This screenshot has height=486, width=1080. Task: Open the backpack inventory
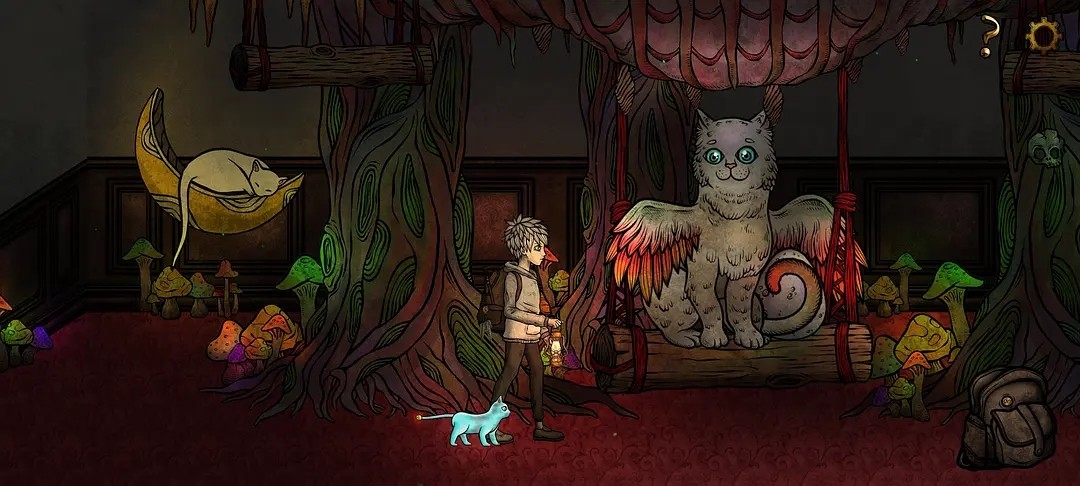[1007, 418]
